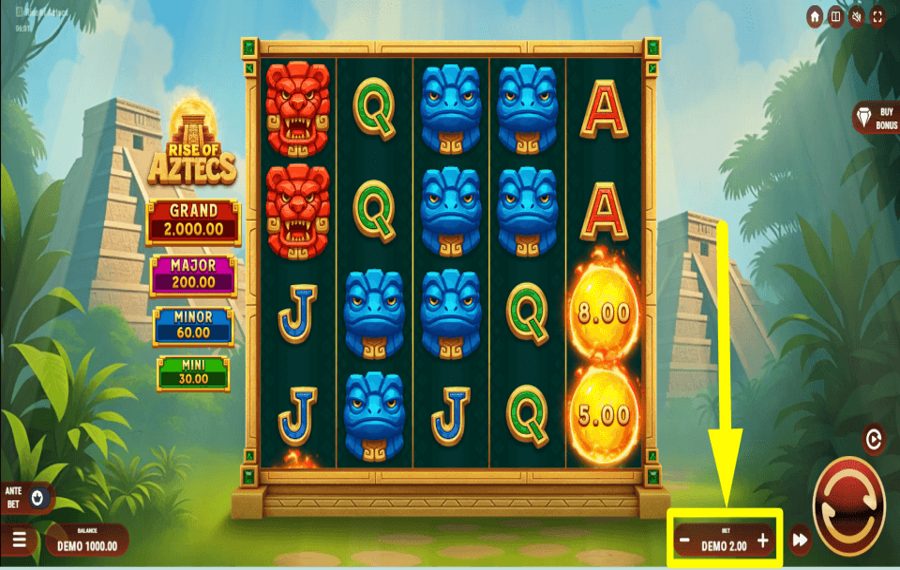Toggle the muted sound icon
Viewport: 900px width, 570px height.
pos(857,17)
